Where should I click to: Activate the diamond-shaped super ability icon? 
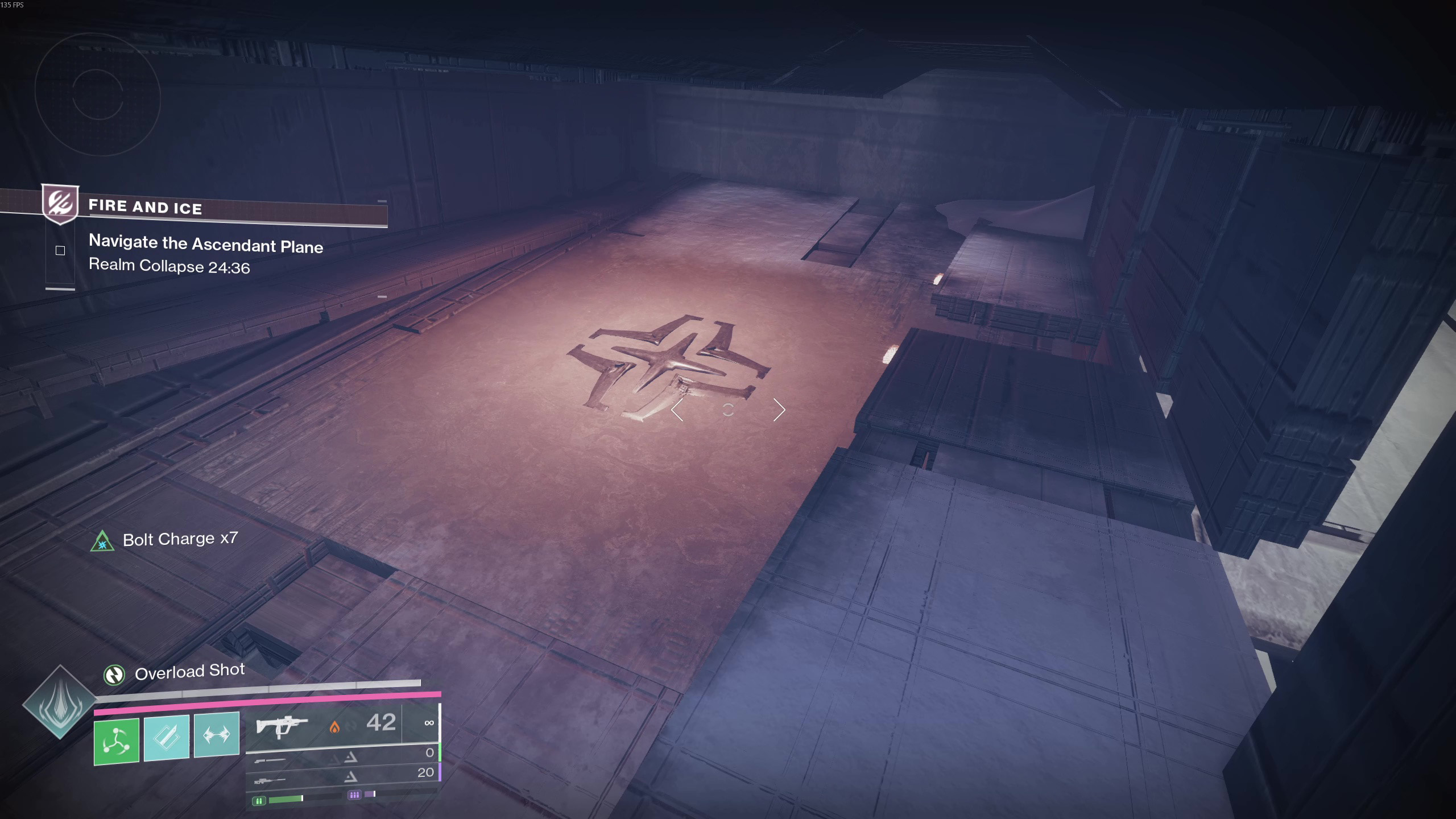click(x=60, y=702)
